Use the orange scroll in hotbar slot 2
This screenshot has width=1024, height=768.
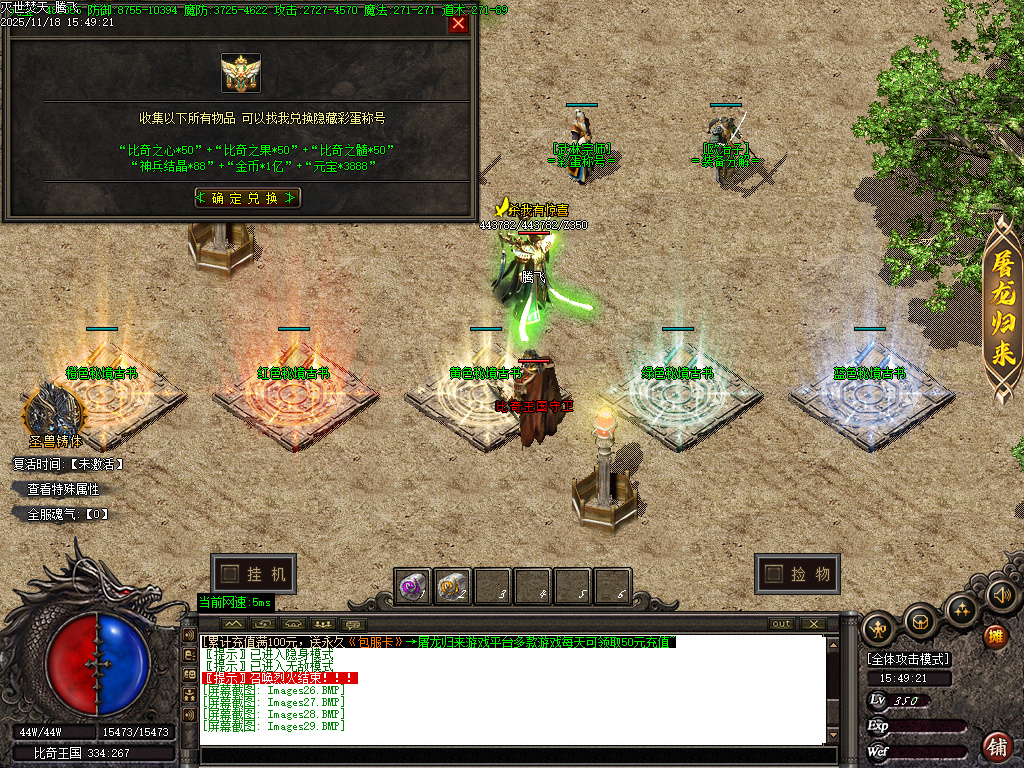(452, 586)
